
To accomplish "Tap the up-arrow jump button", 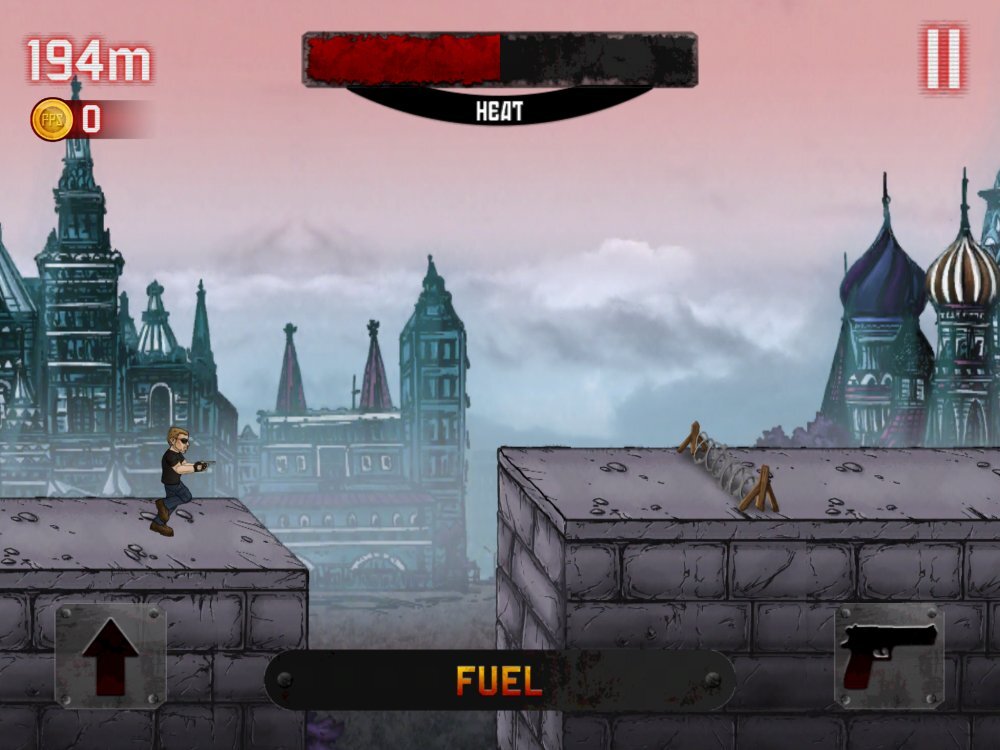I will point(110,656).
